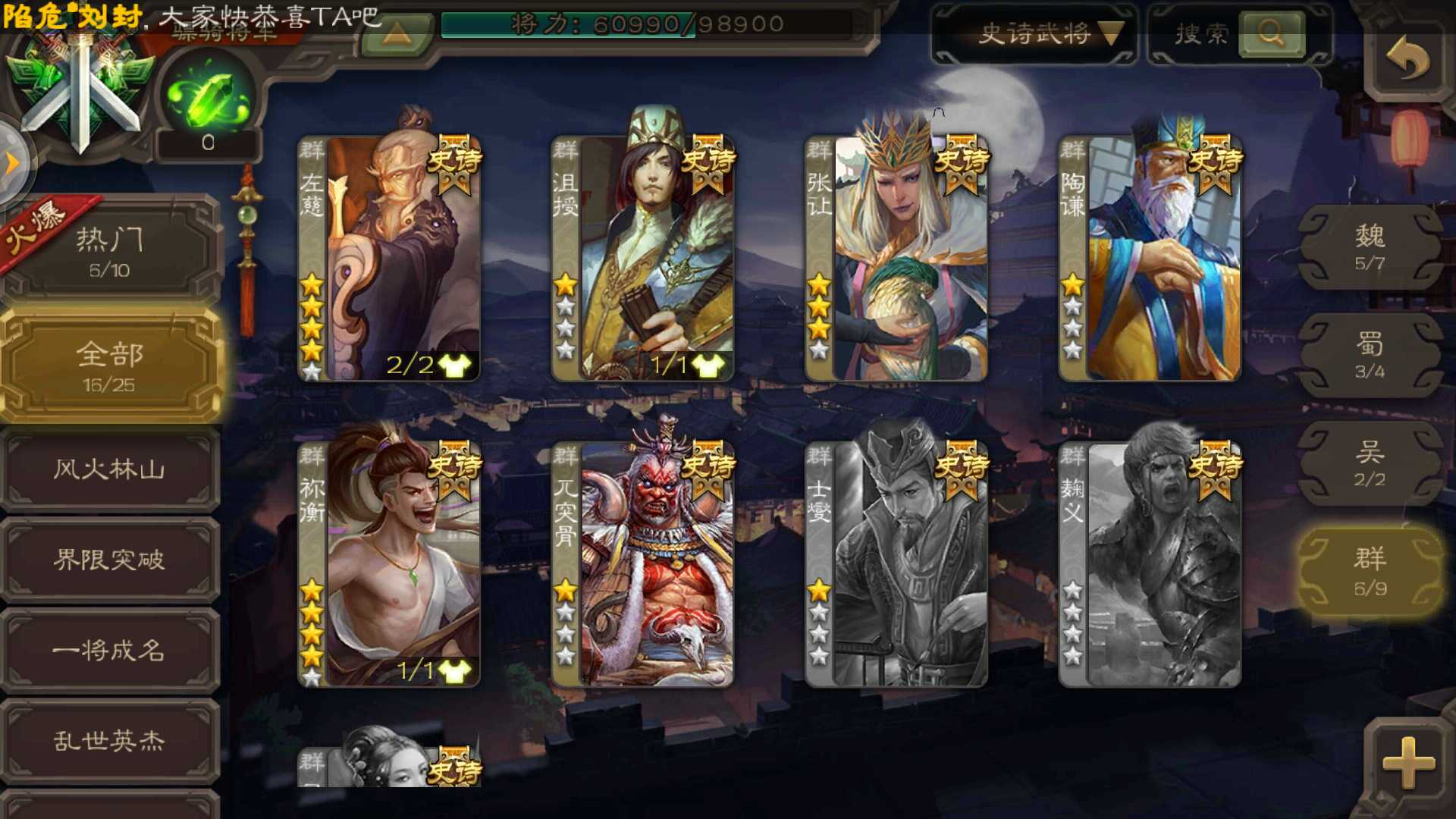Toggle the 群 faction filter
Viewport: 1456px width, 819px height.
coord(1371,569)
